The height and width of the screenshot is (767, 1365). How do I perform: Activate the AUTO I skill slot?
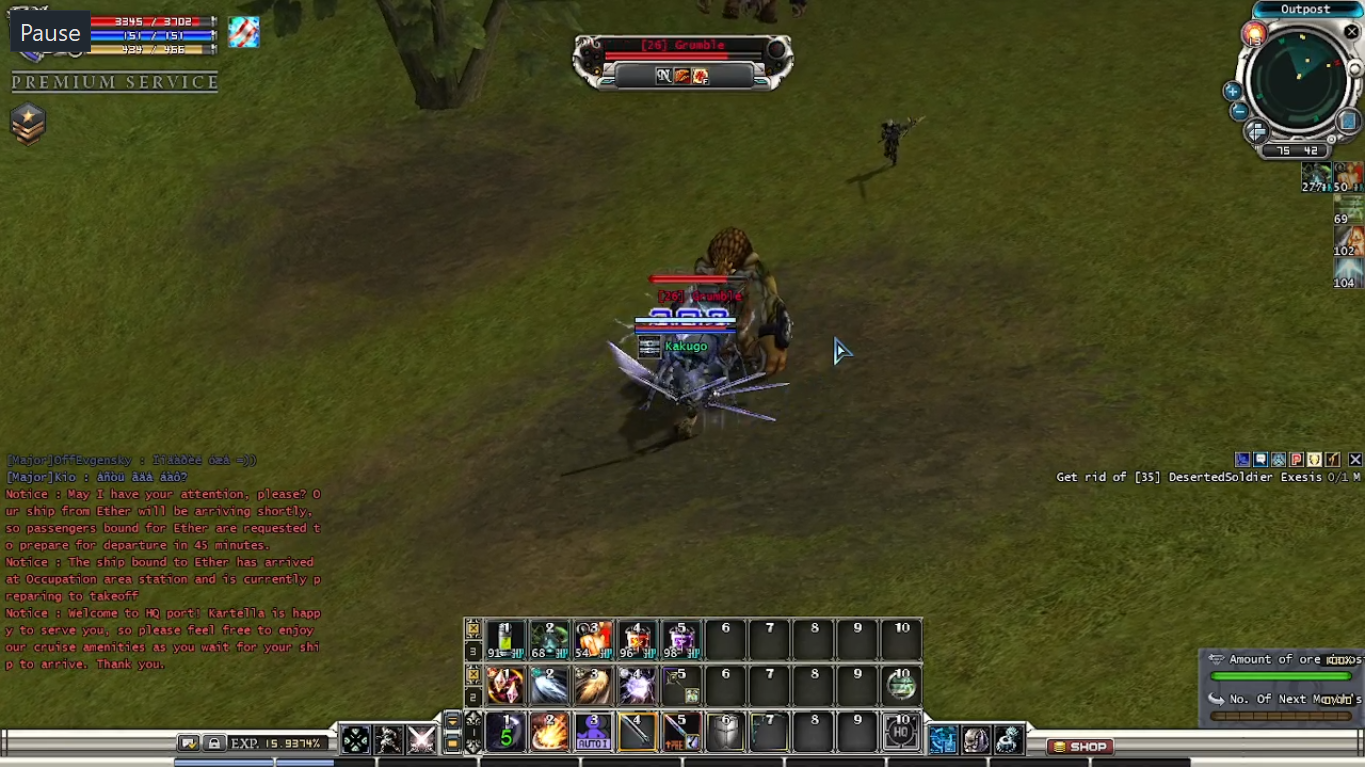point(593,732)
